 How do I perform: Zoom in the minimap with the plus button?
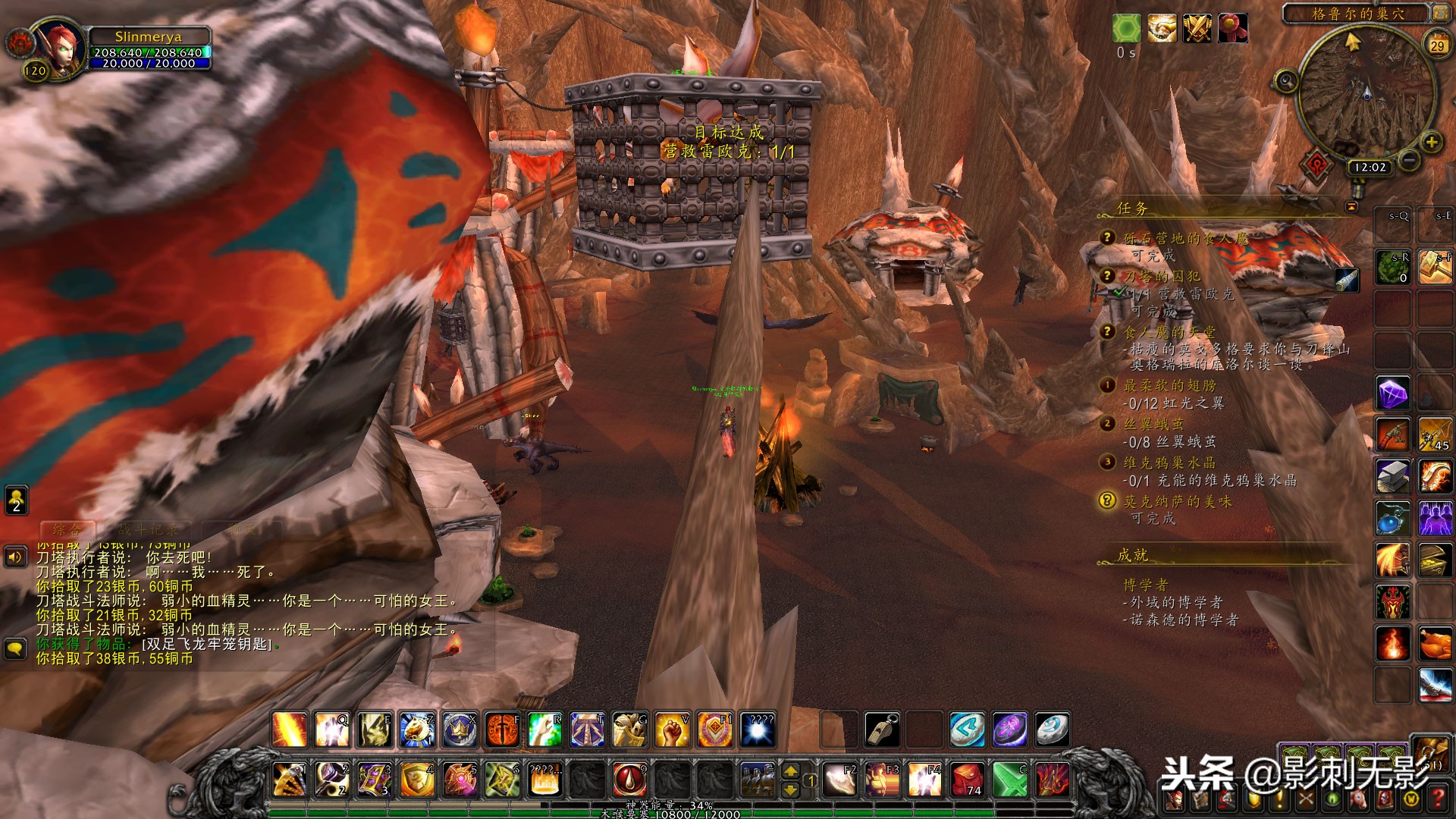pos(1431,142)
